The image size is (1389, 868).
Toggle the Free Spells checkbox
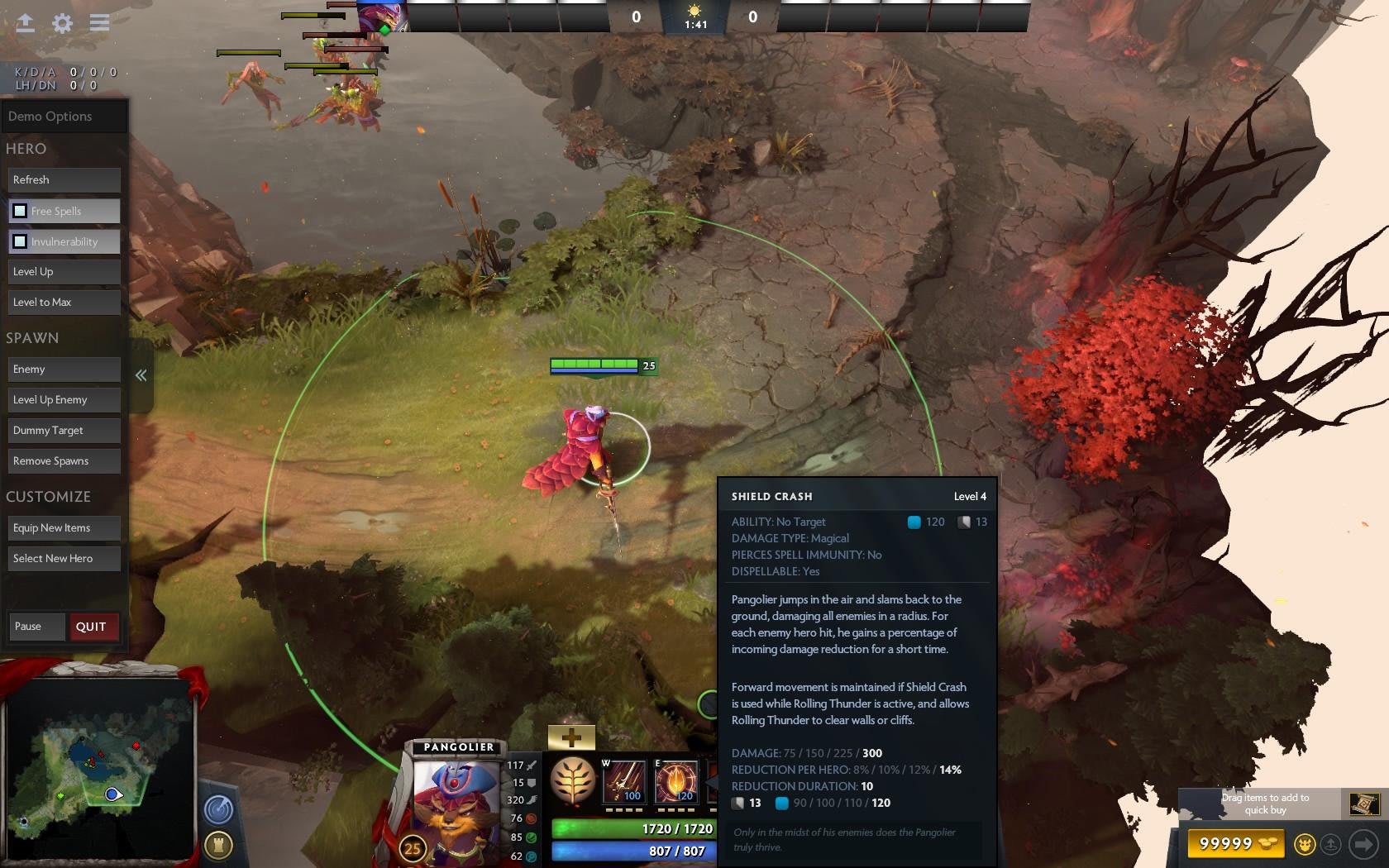[x=20, y=211]
